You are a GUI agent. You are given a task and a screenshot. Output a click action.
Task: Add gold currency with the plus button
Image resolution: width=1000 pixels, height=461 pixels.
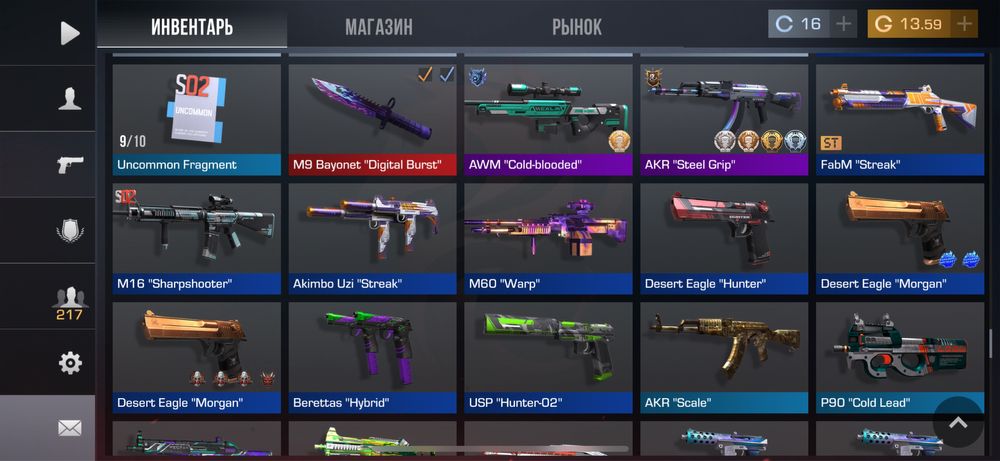pyautogui.click(x=964, y=24)
